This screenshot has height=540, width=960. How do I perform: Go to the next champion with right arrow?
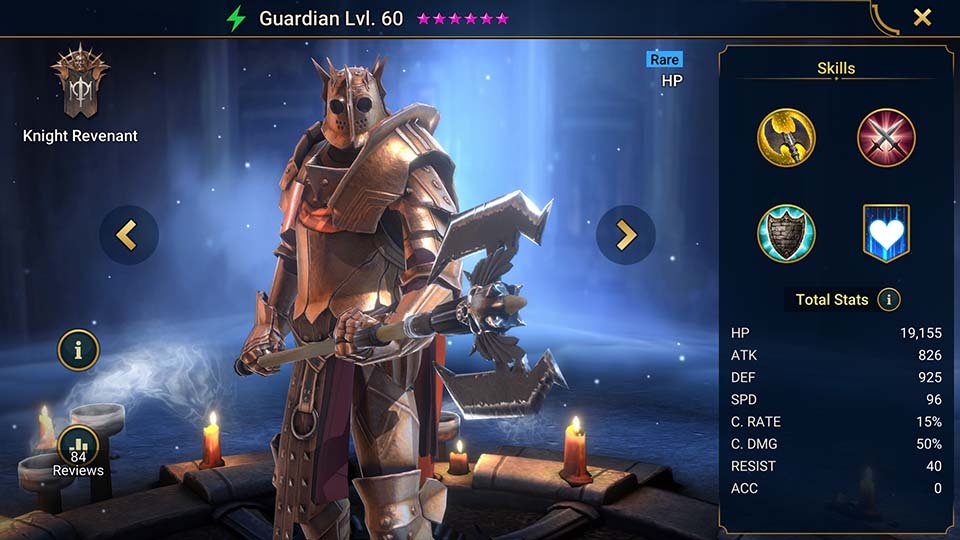(x=625, y=235)
